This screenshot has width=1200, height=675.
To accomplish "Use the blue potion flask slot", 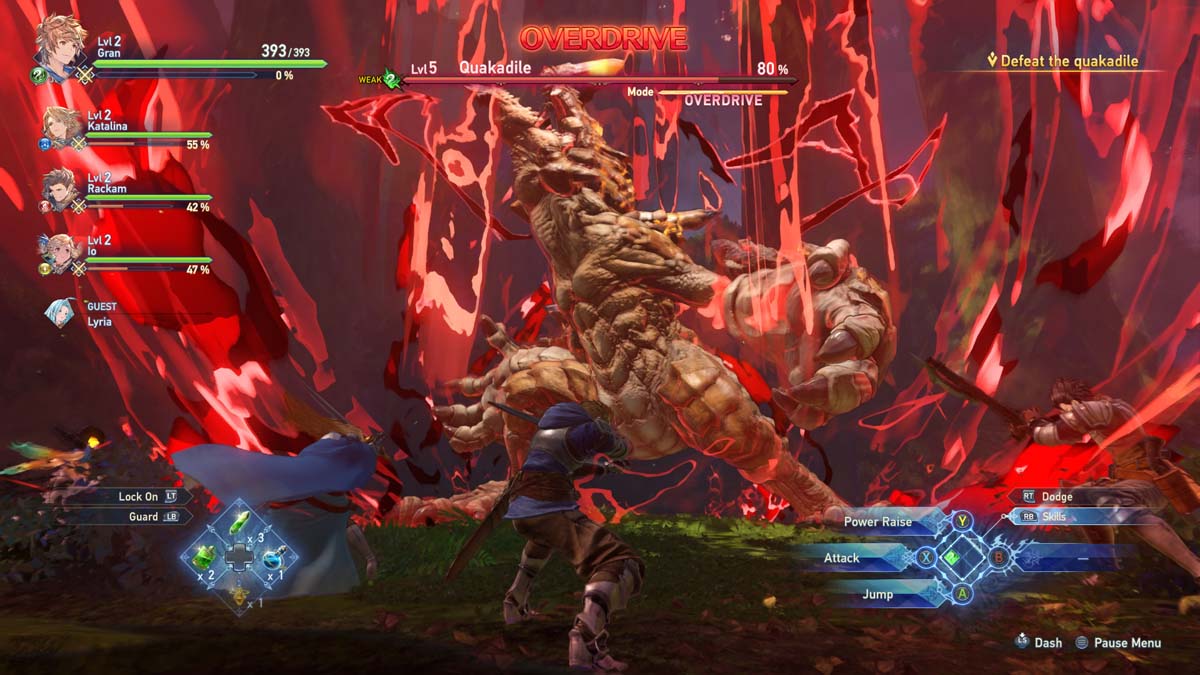I will tap(273, 559).
